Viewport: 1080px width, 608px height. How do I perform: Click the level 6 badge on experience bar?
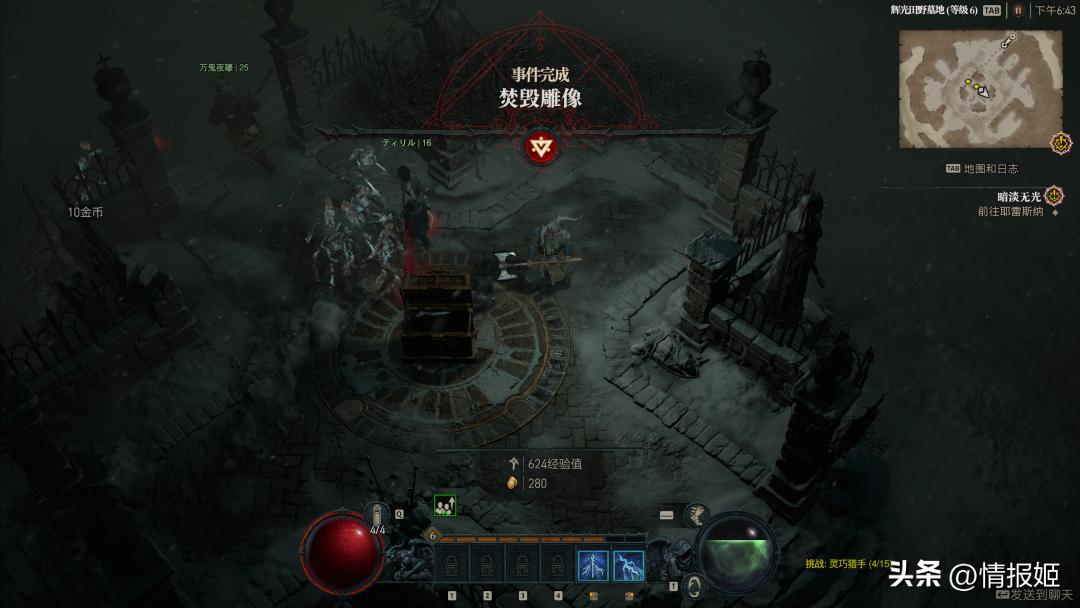[x=434, y=536]
